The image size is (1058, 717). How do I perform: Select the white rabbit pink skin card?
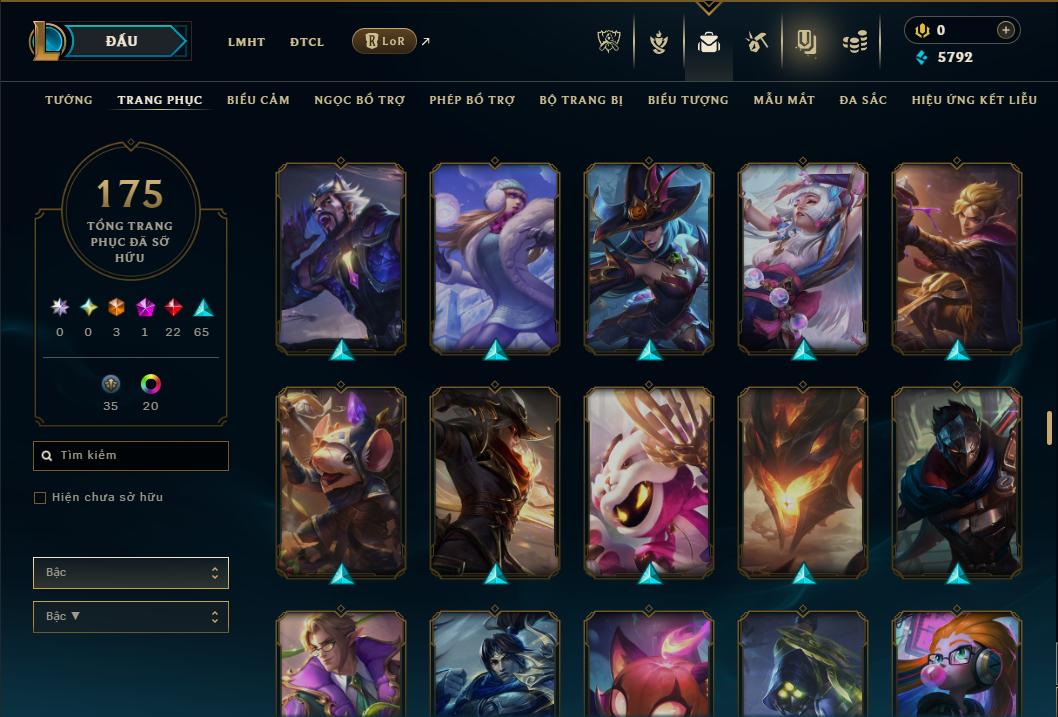[649, 482]
